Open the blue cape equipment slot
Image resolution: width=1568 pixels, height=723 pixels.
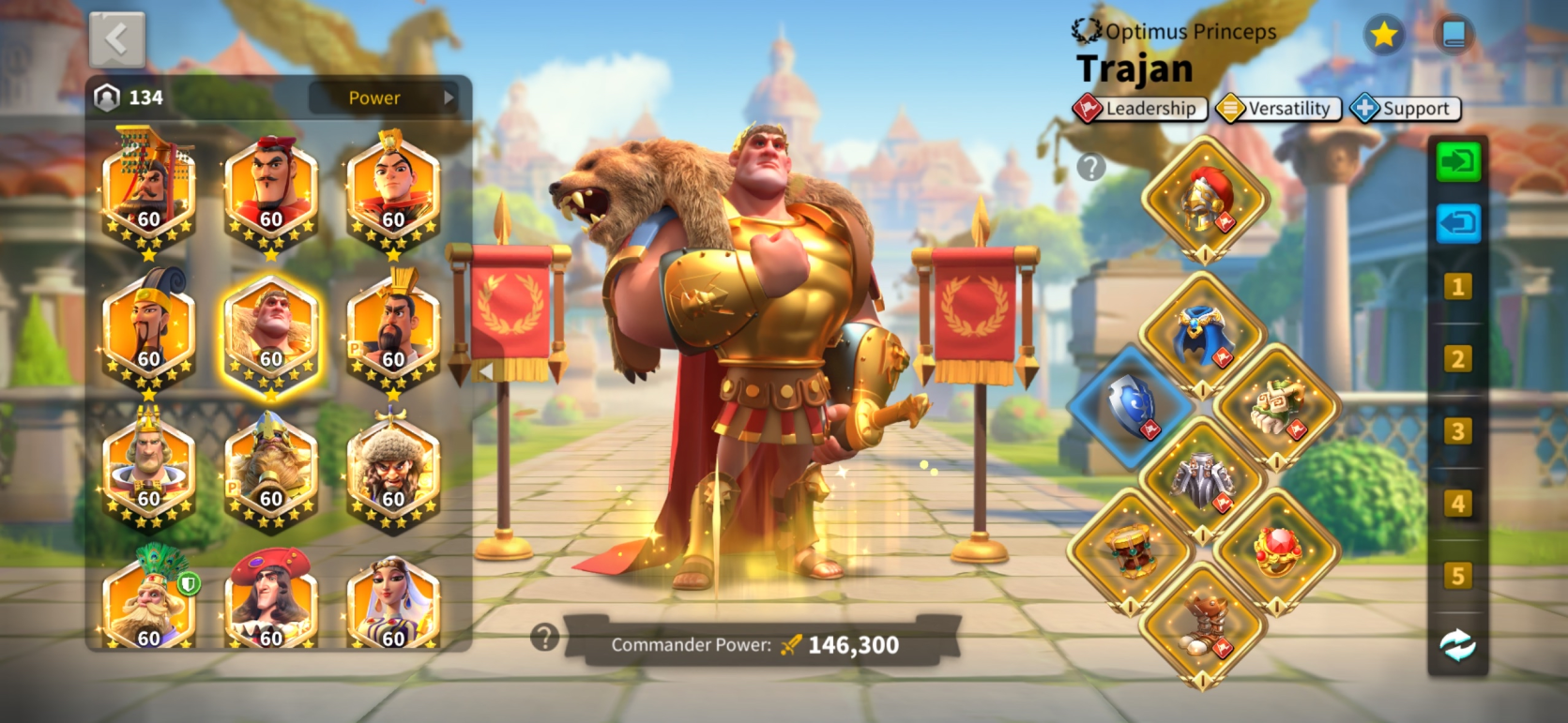[1203, 334]
